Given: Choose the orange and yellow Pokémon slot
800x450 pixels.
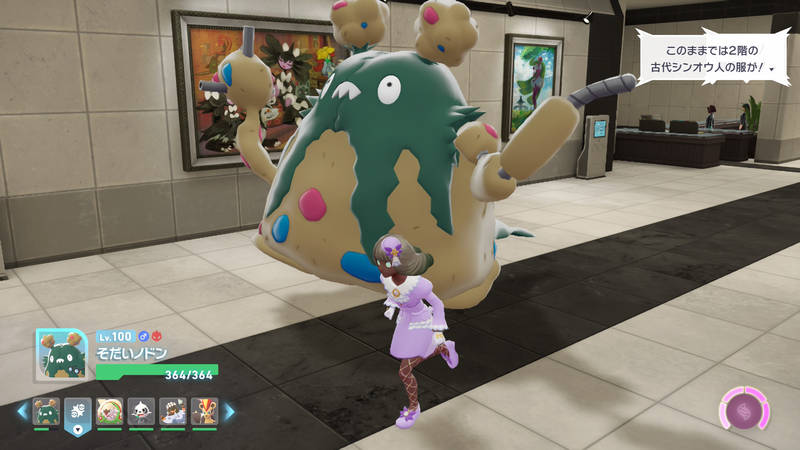Looking at the screenshot, I should [x=204, y=411].
